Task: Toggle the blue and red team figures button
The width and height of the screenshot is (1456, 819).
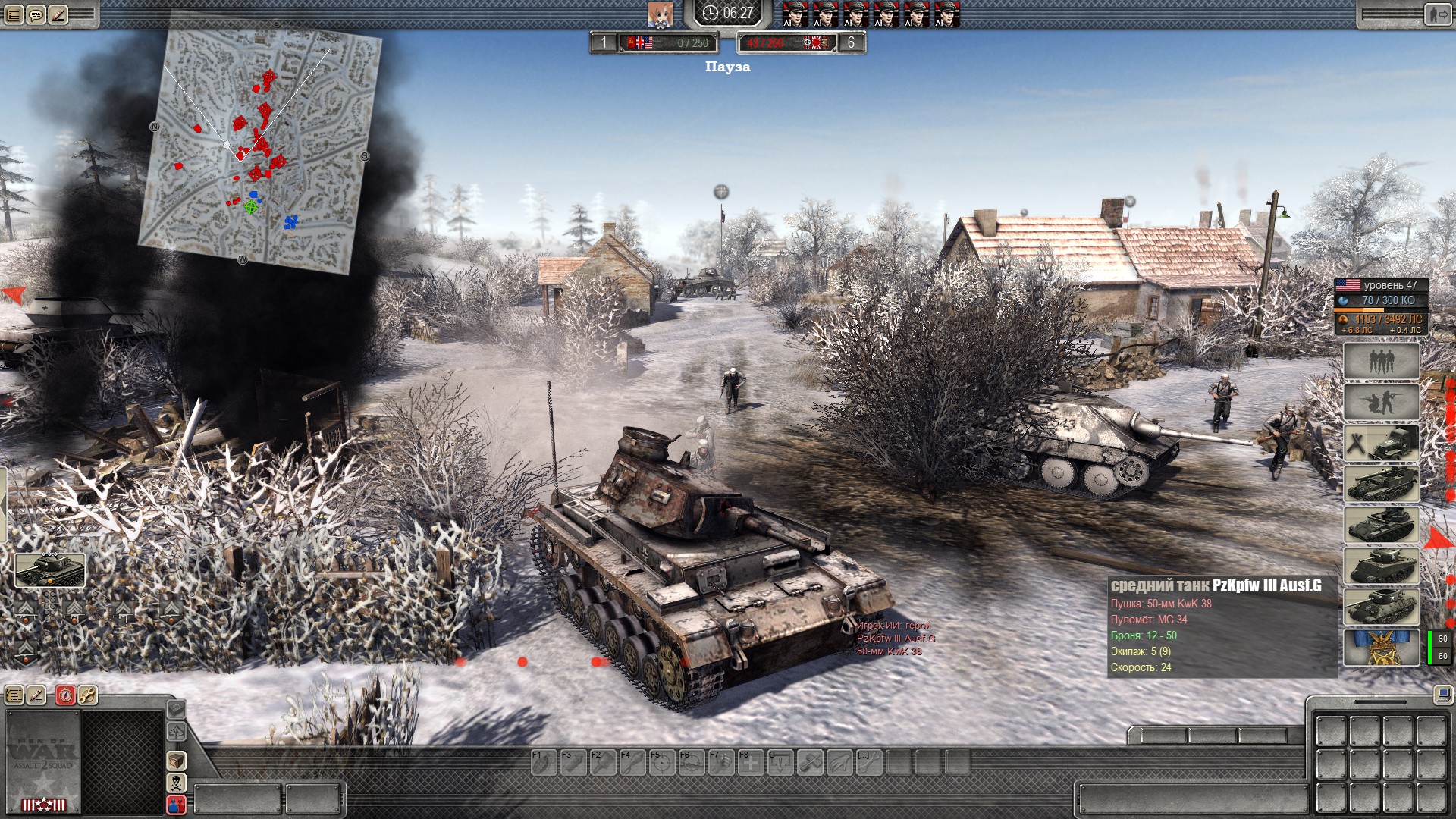Action: [176, 804]
